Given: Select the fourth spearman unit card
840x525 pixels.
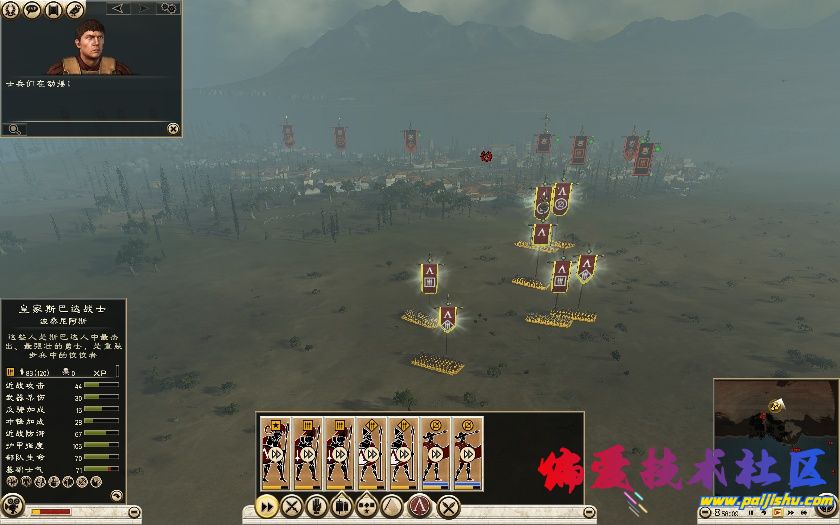Looking at the screenshot, I should pos(371,451).
